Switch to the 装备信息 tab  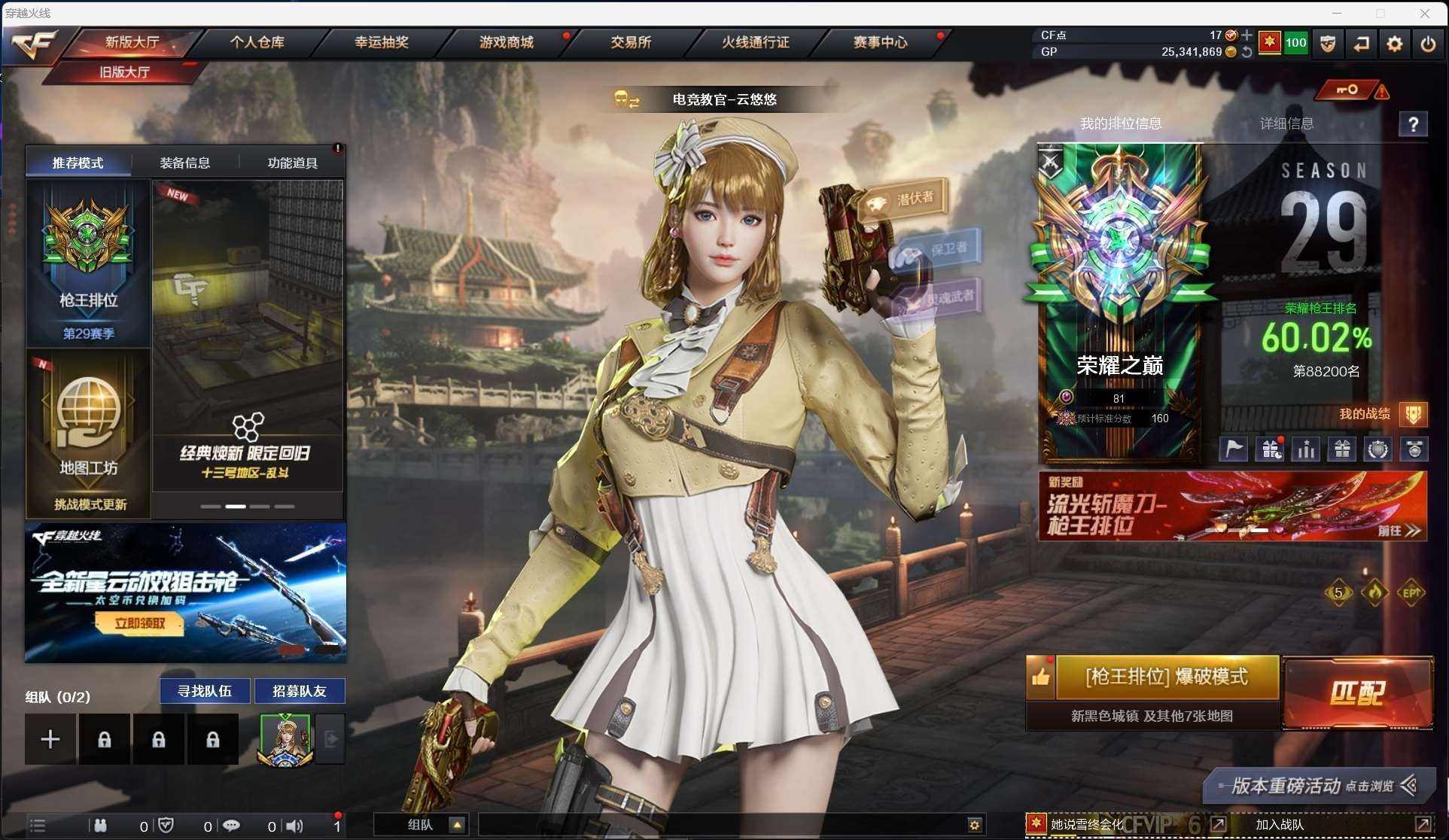point(185,163)
